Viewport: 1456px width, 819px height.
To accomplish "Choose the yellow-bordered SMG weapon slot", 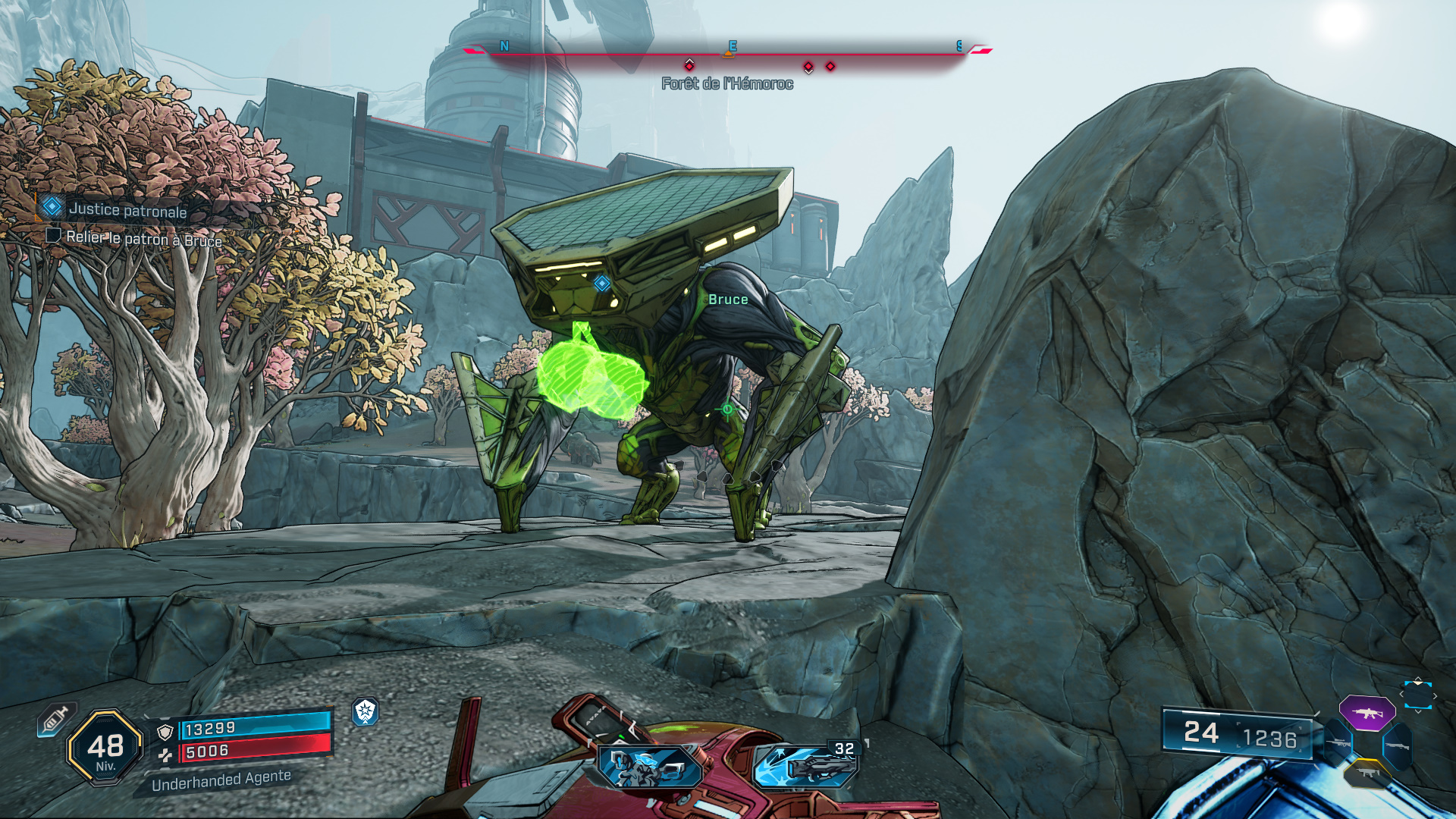I will click(1368, 773).
